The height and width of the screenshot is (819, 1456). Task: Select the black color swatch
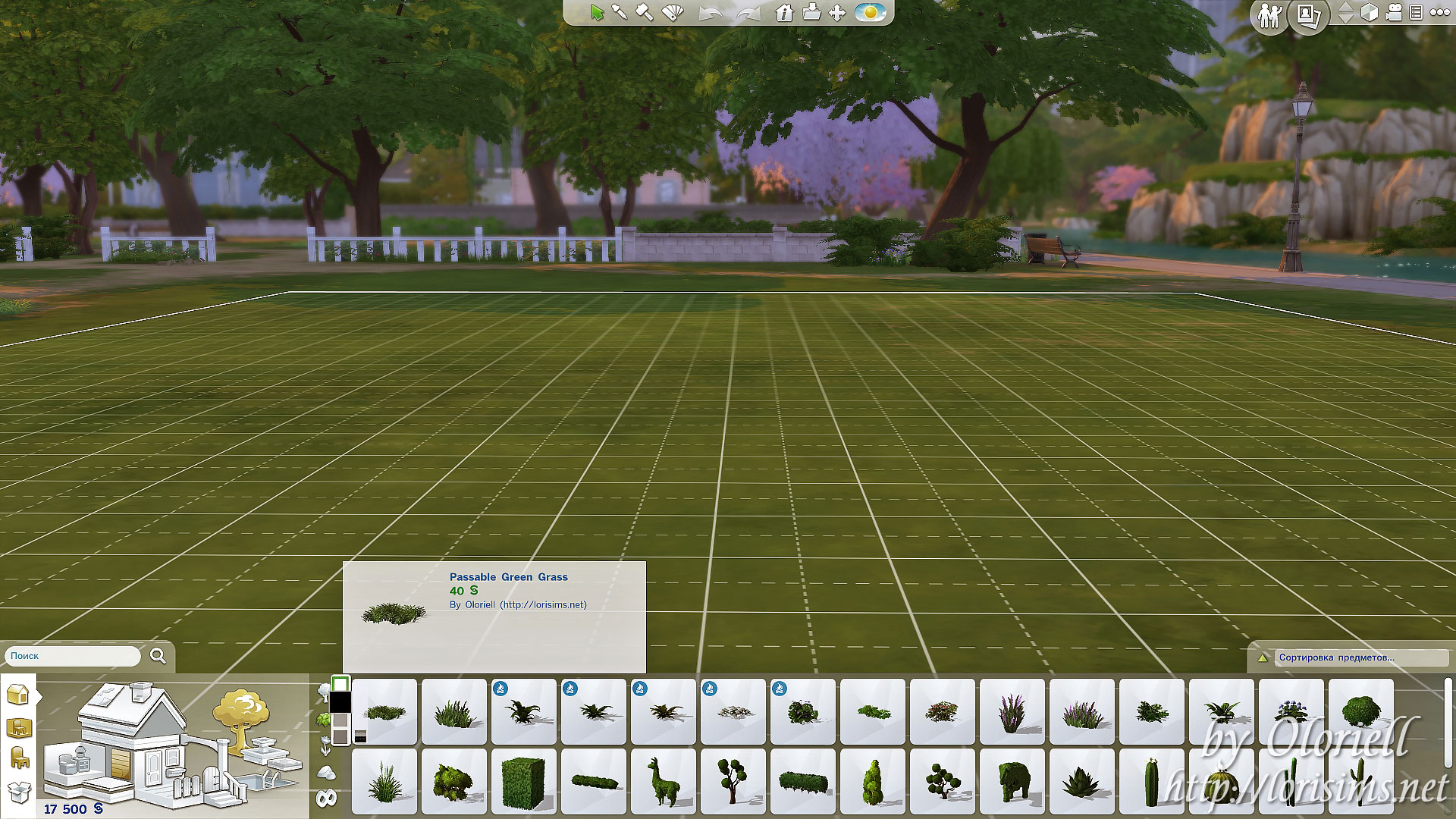pos(340,701)
